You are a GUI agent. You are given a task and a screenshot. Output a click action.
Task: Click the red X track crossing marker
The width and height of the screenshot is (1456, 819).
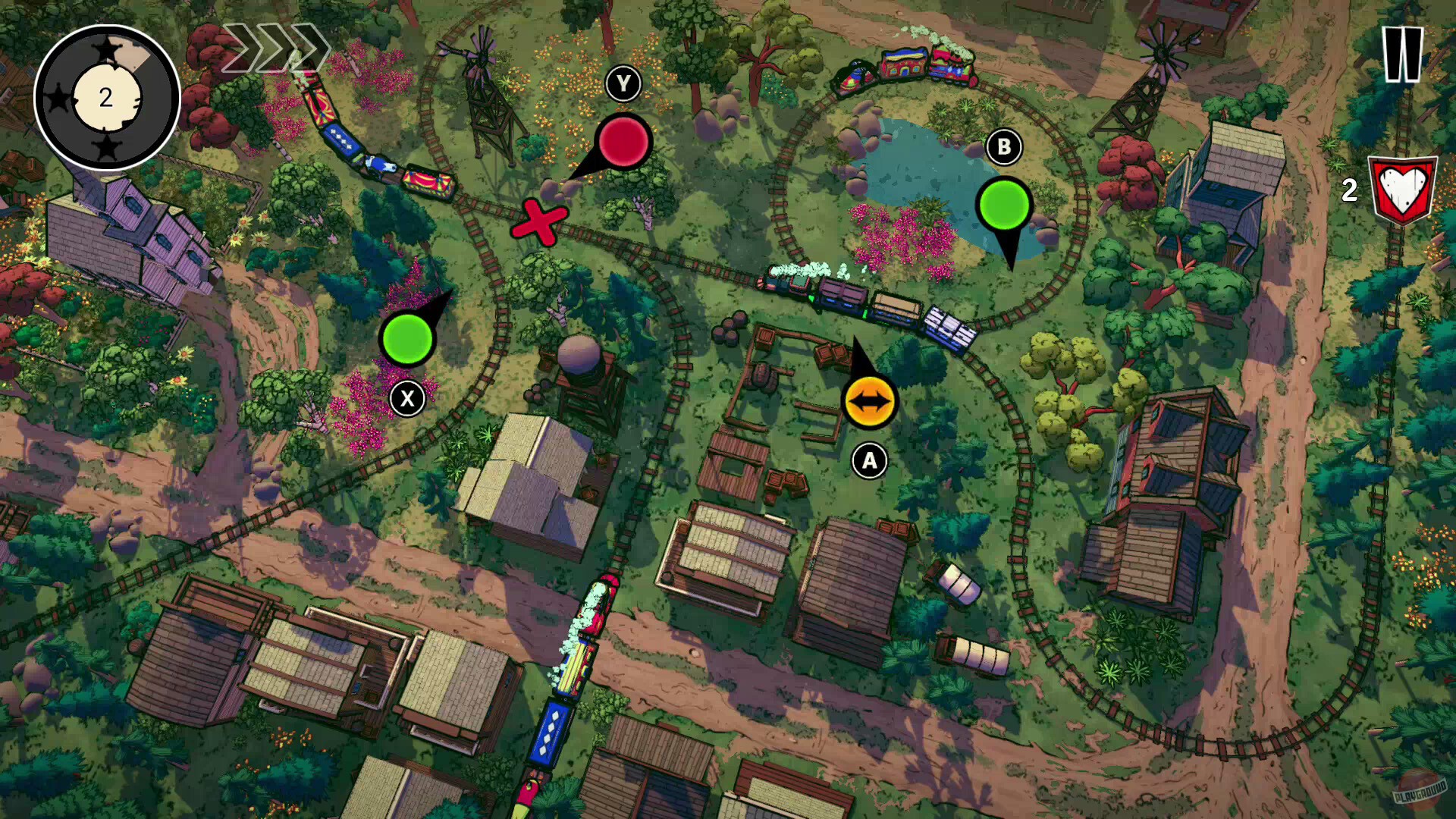(540, 224)
